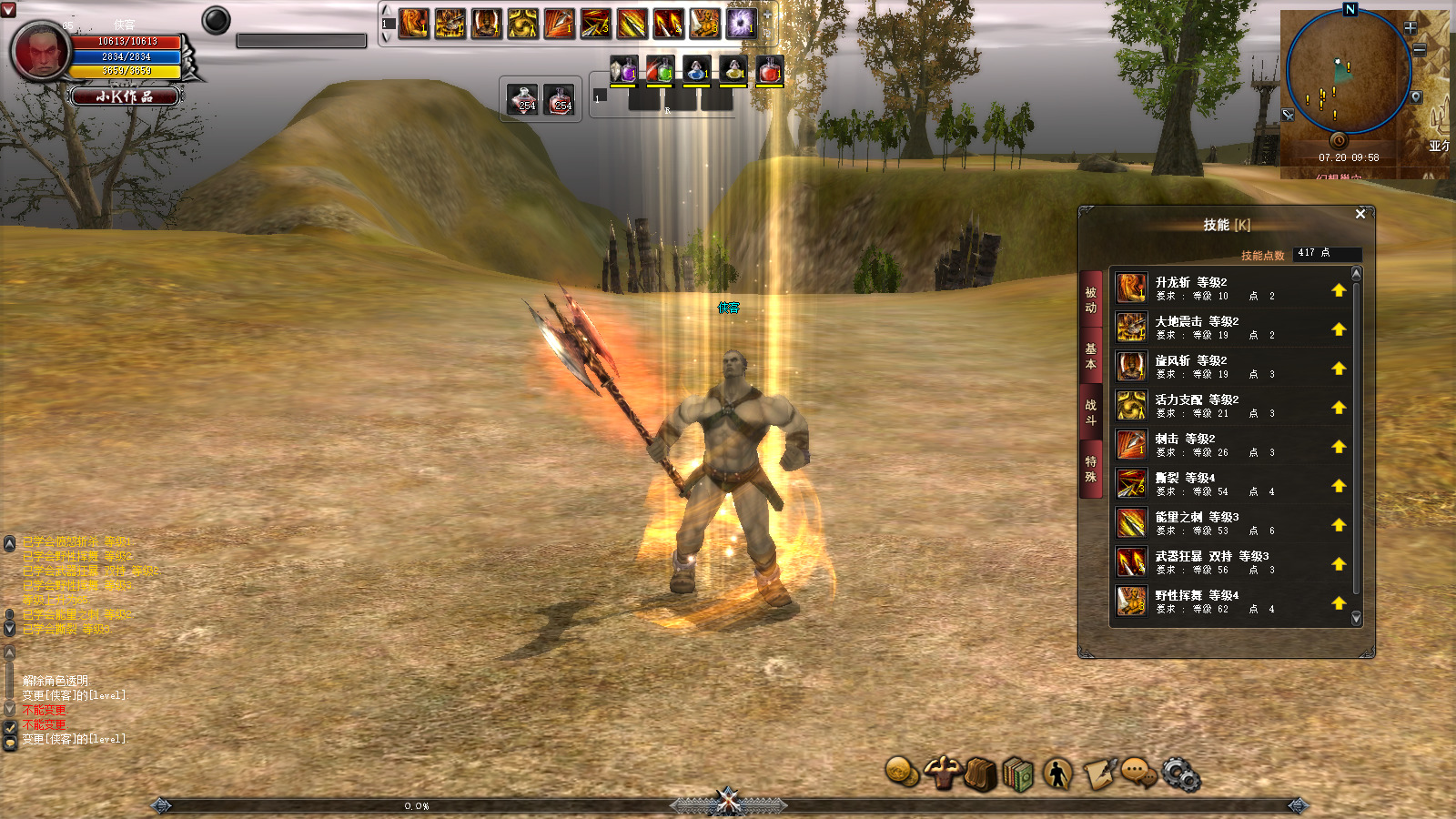Screen dimensions: 1456x819
Task: Use the red potion with count 254
Action: click(561, 99)
